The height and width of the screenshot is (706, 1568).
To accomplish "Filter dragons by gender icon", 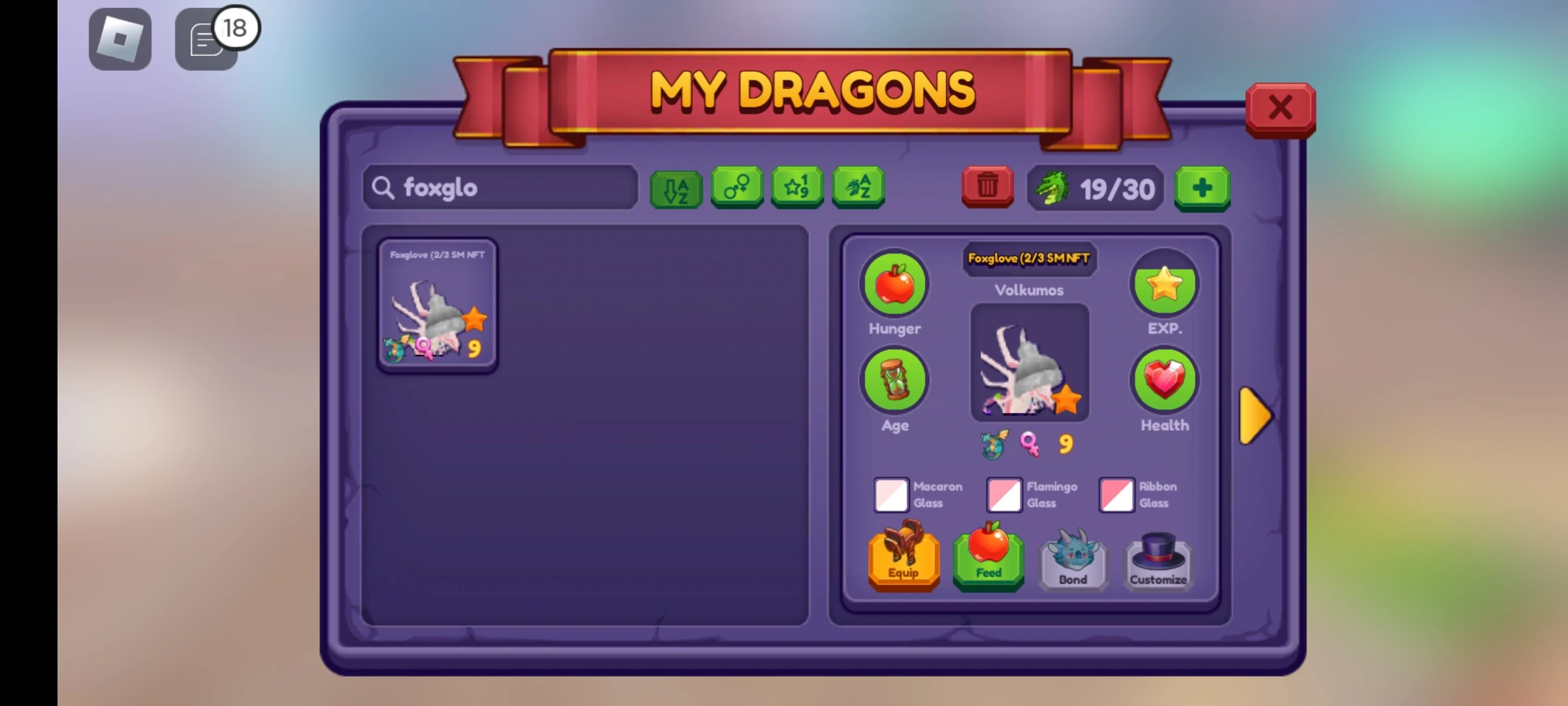I will [x=736, y=188].
